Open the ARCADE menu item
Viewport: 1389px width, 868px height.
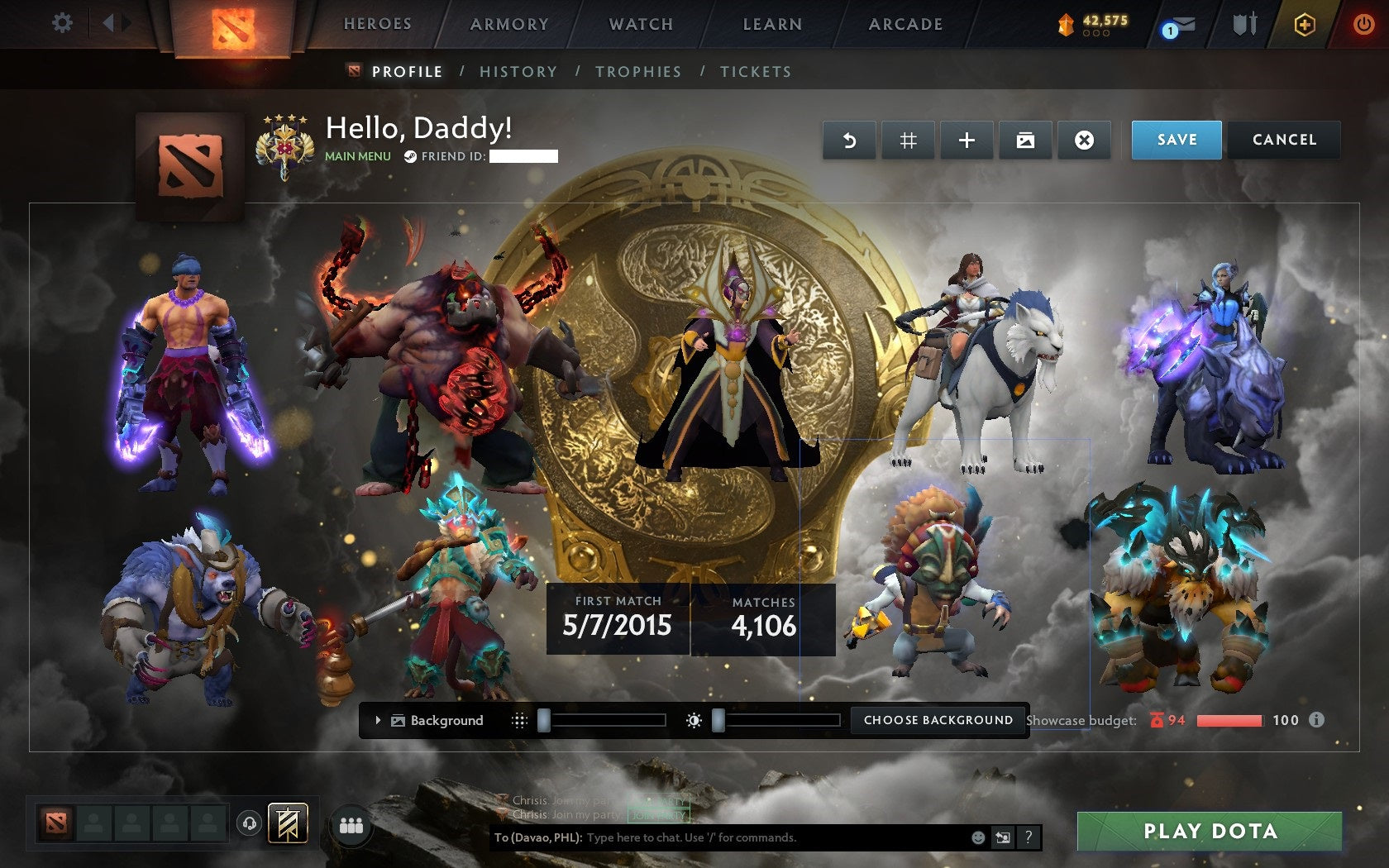tap(905, 24)
